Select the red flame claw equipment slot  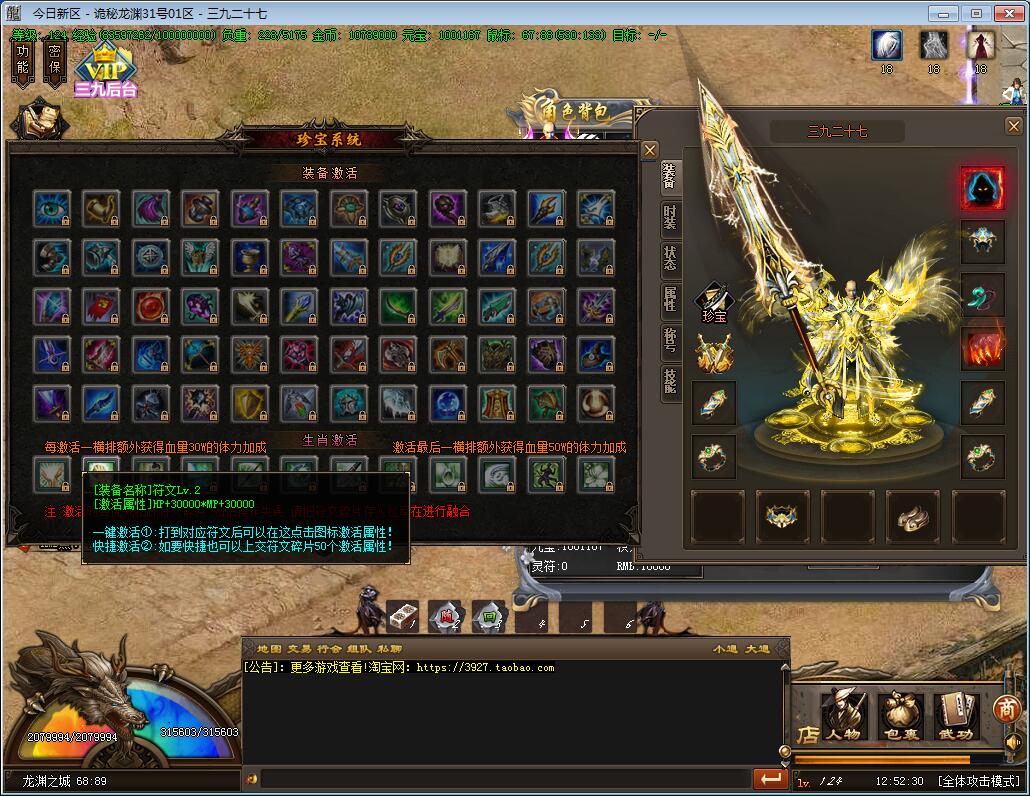point(982,349)
